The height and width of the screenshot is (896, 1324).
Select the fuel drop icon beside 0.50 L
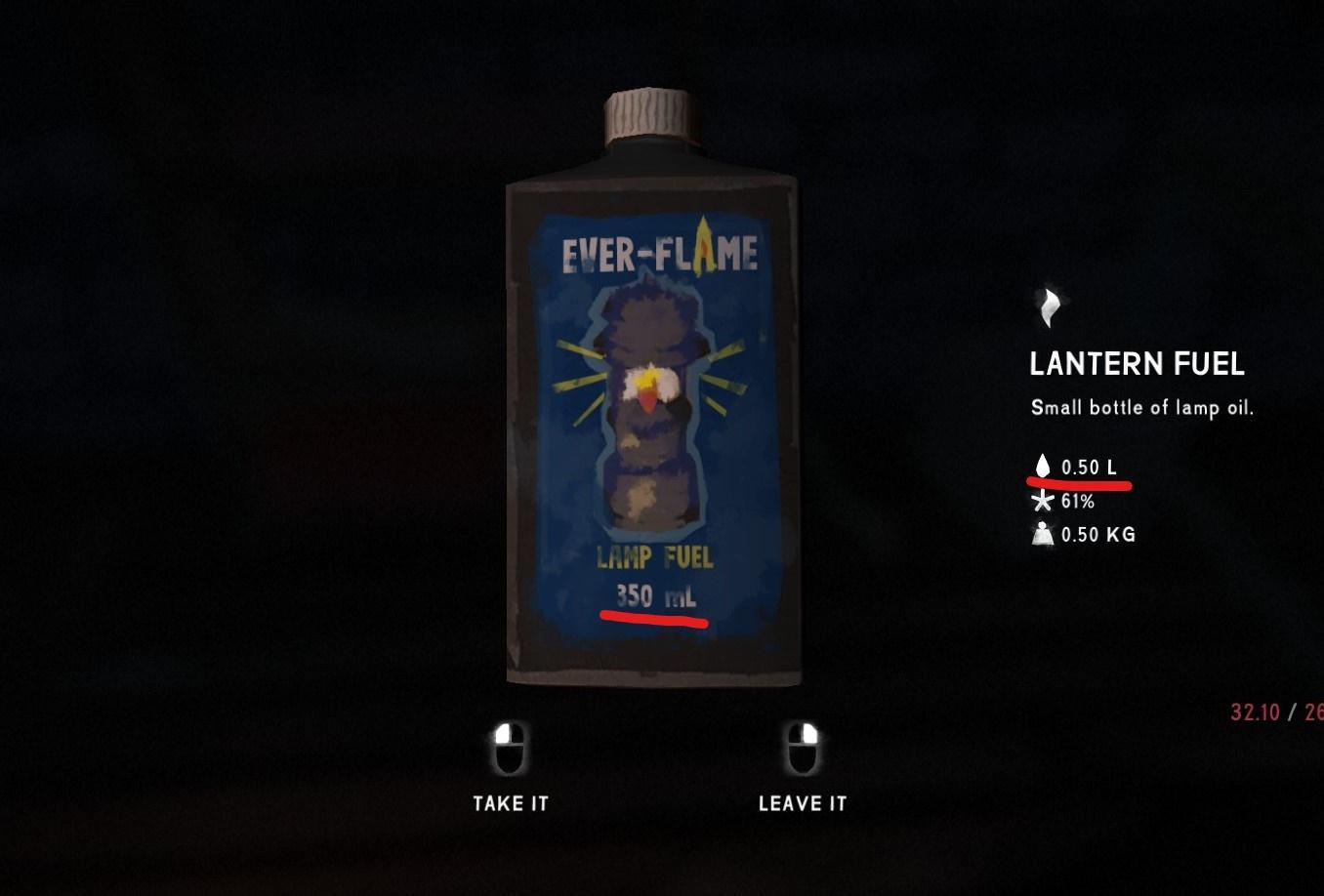(1043, 467)
